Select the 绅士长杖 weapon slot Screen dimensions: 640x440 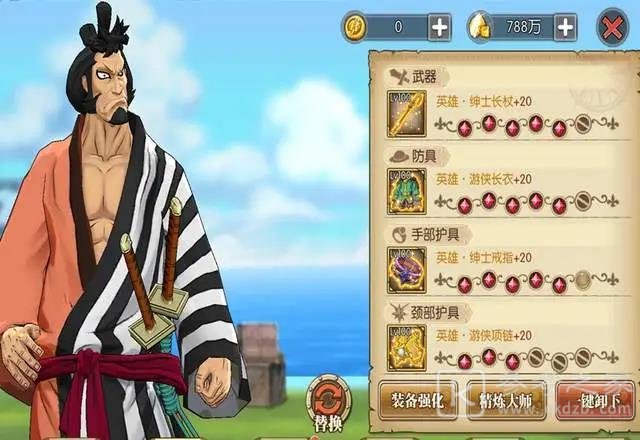407,112
